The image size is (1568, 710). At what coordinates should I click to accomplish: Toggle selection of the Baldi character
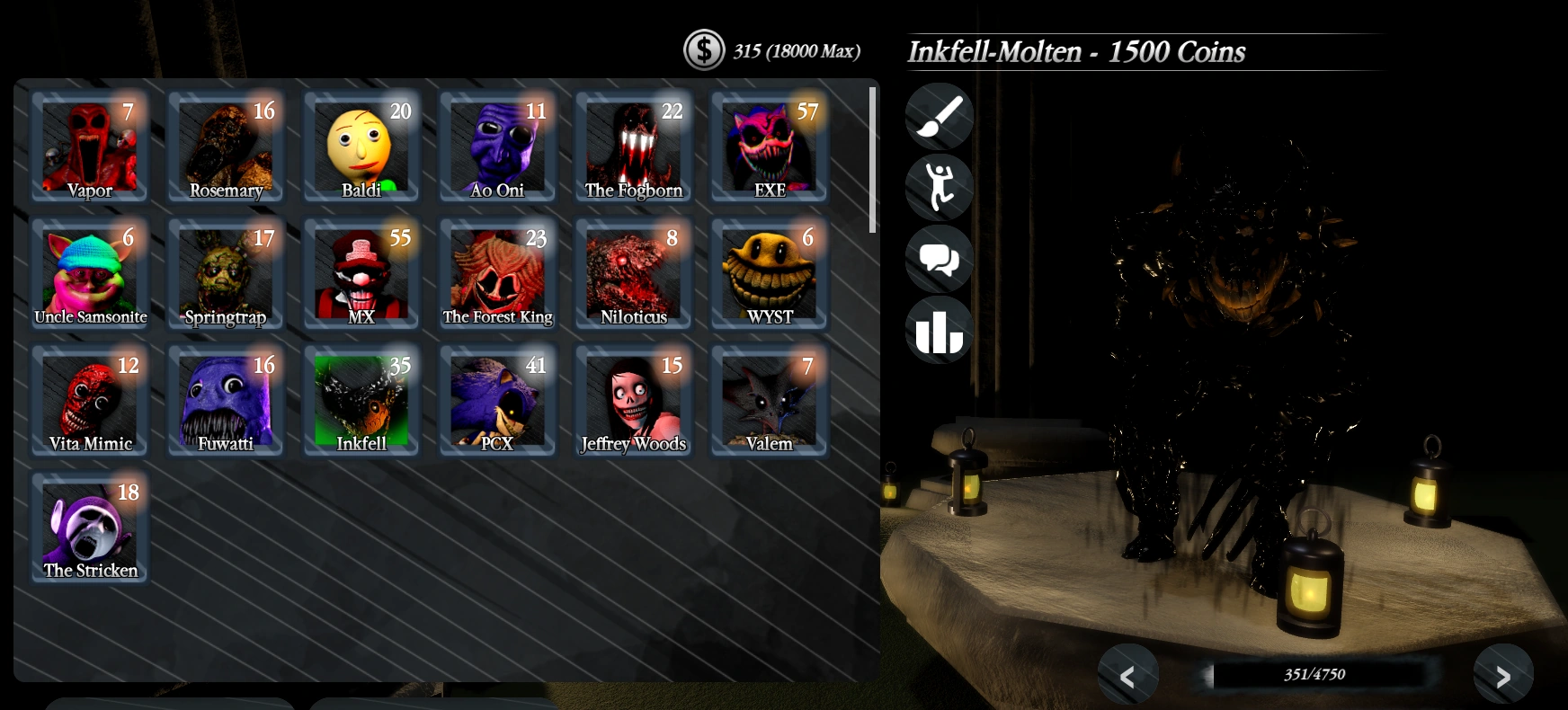pos(361,146)
